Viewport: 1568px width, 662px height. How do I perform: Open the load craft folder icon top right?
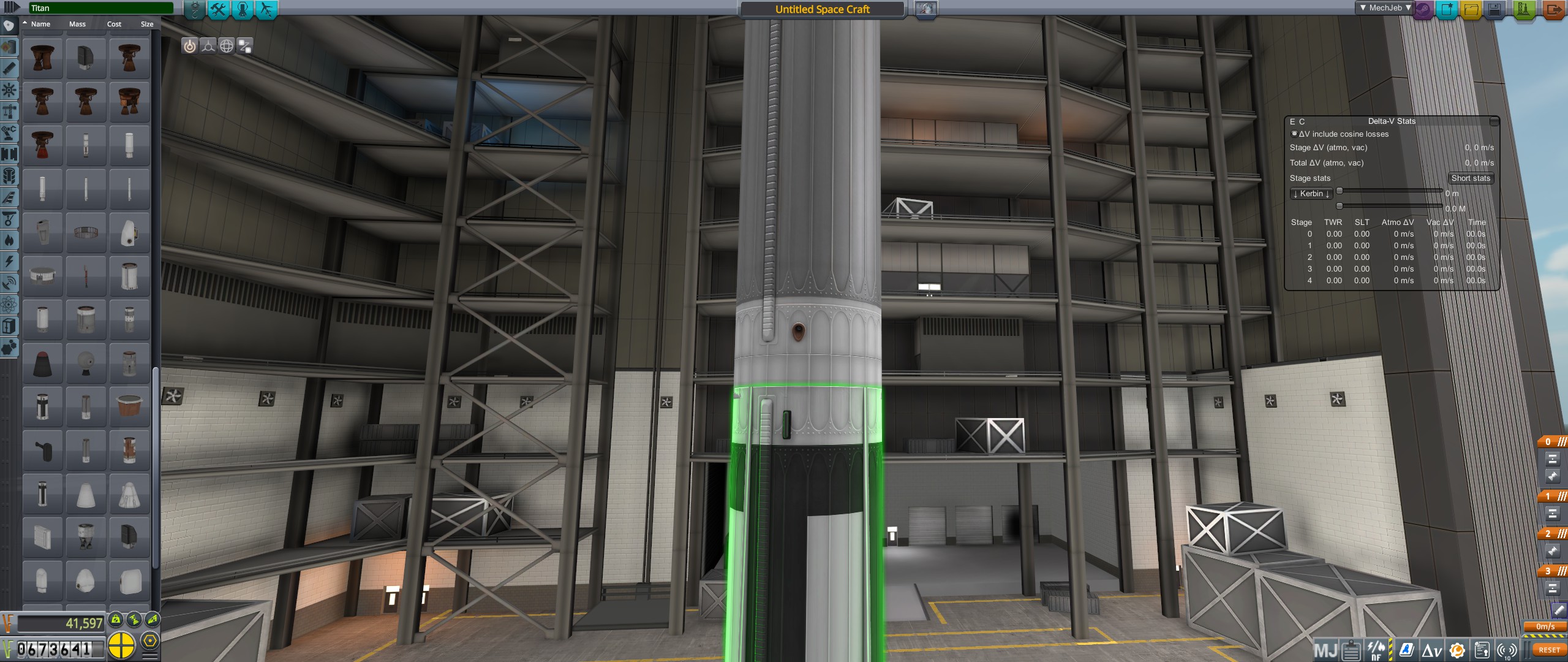click(1470, 8)
